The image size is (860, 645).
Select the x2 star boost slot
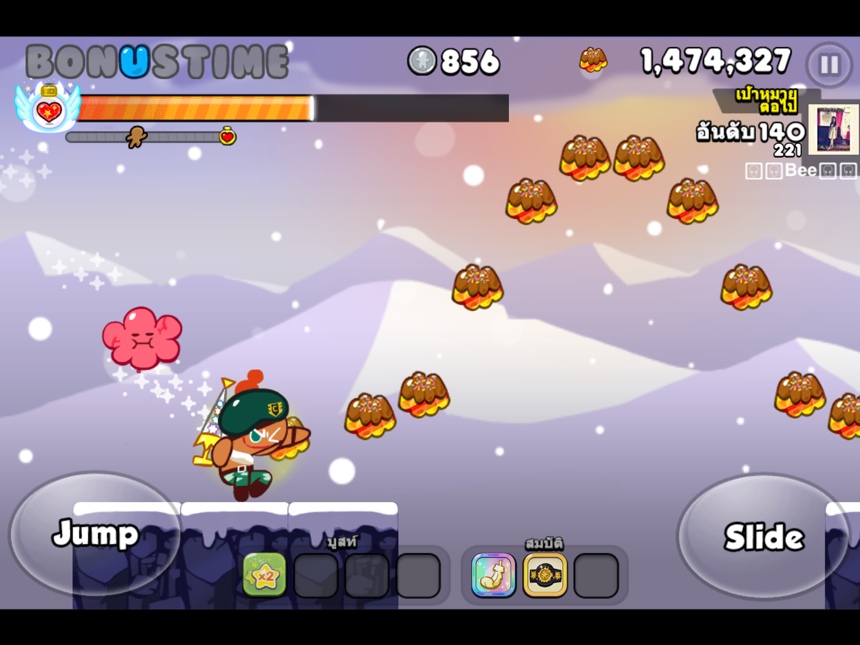pos(264,575)
